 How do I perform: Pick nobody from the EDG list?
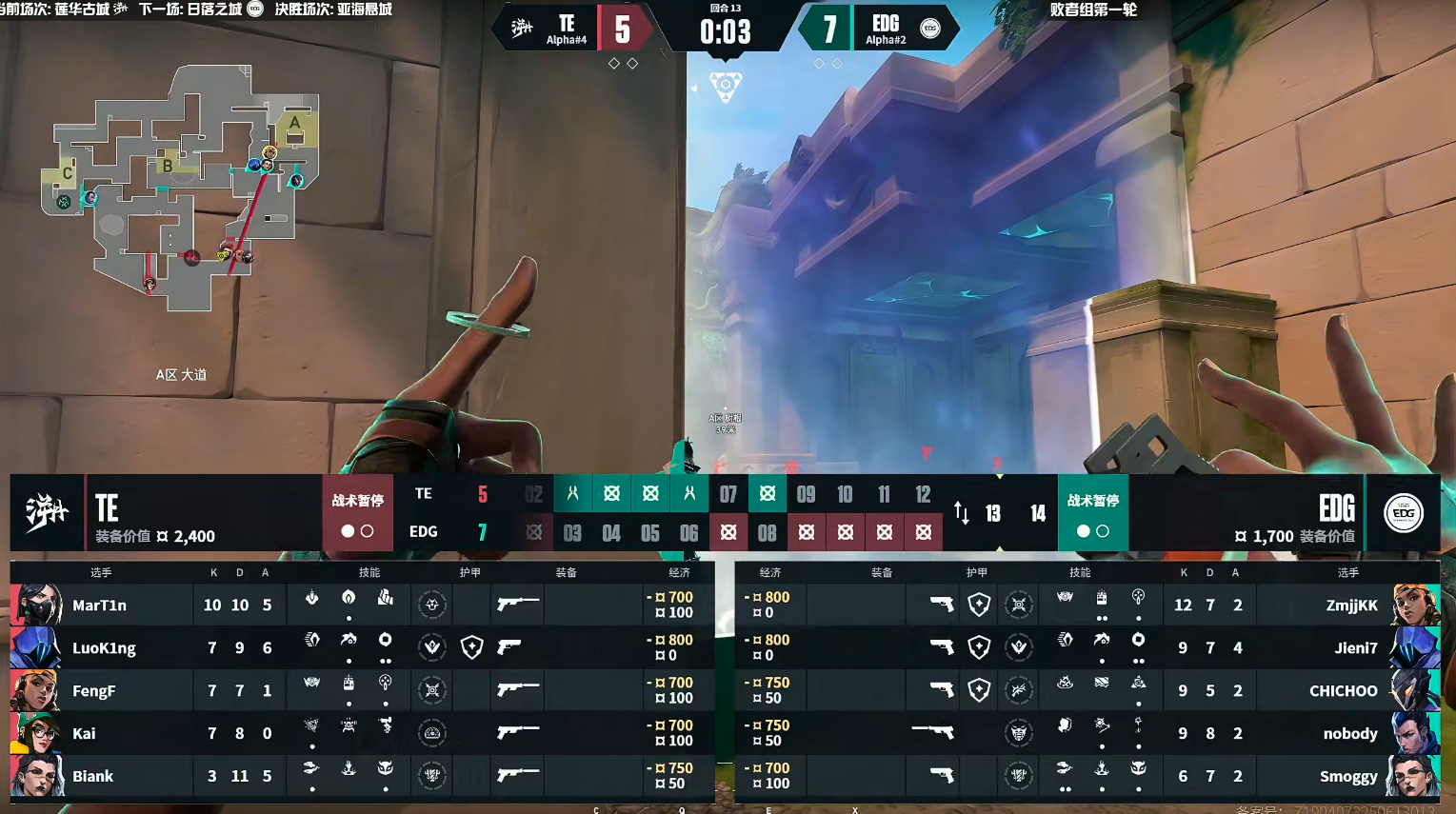pyautogui.click(x=1350, y=734)
